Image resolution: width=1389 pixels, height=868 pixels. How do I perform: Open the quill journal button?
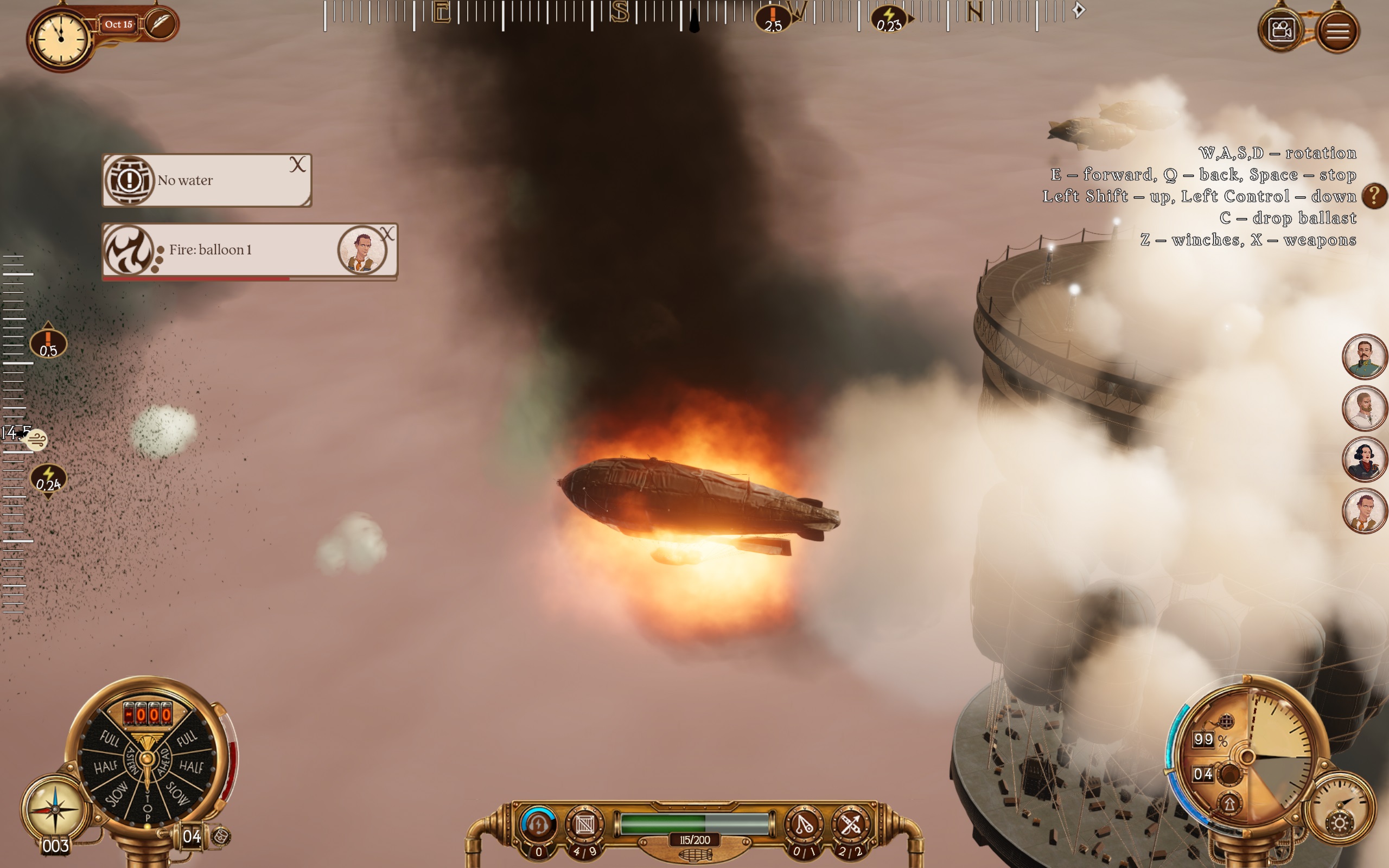160,24
